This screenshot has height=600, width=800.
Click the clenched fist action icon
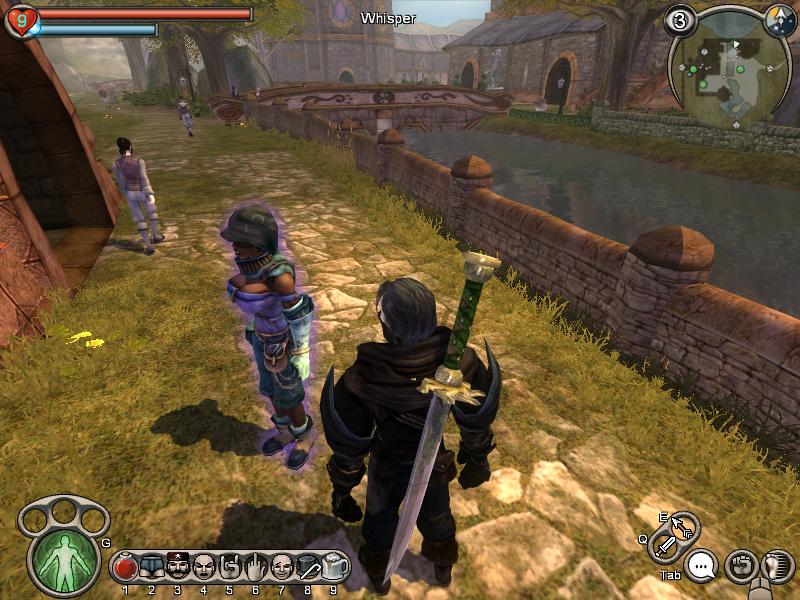pos(740,566)
